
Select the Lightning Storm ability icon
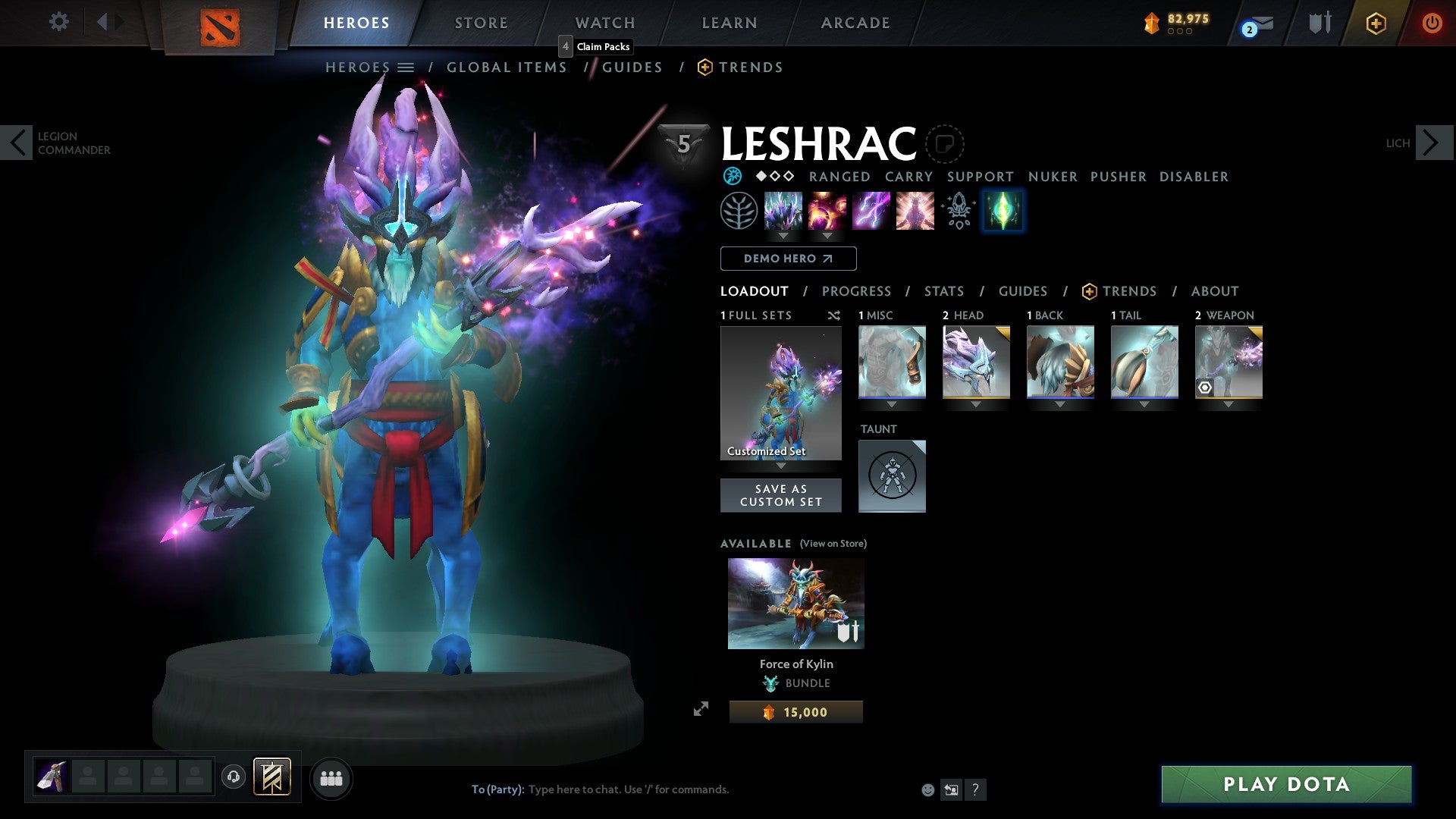(871, 211)
